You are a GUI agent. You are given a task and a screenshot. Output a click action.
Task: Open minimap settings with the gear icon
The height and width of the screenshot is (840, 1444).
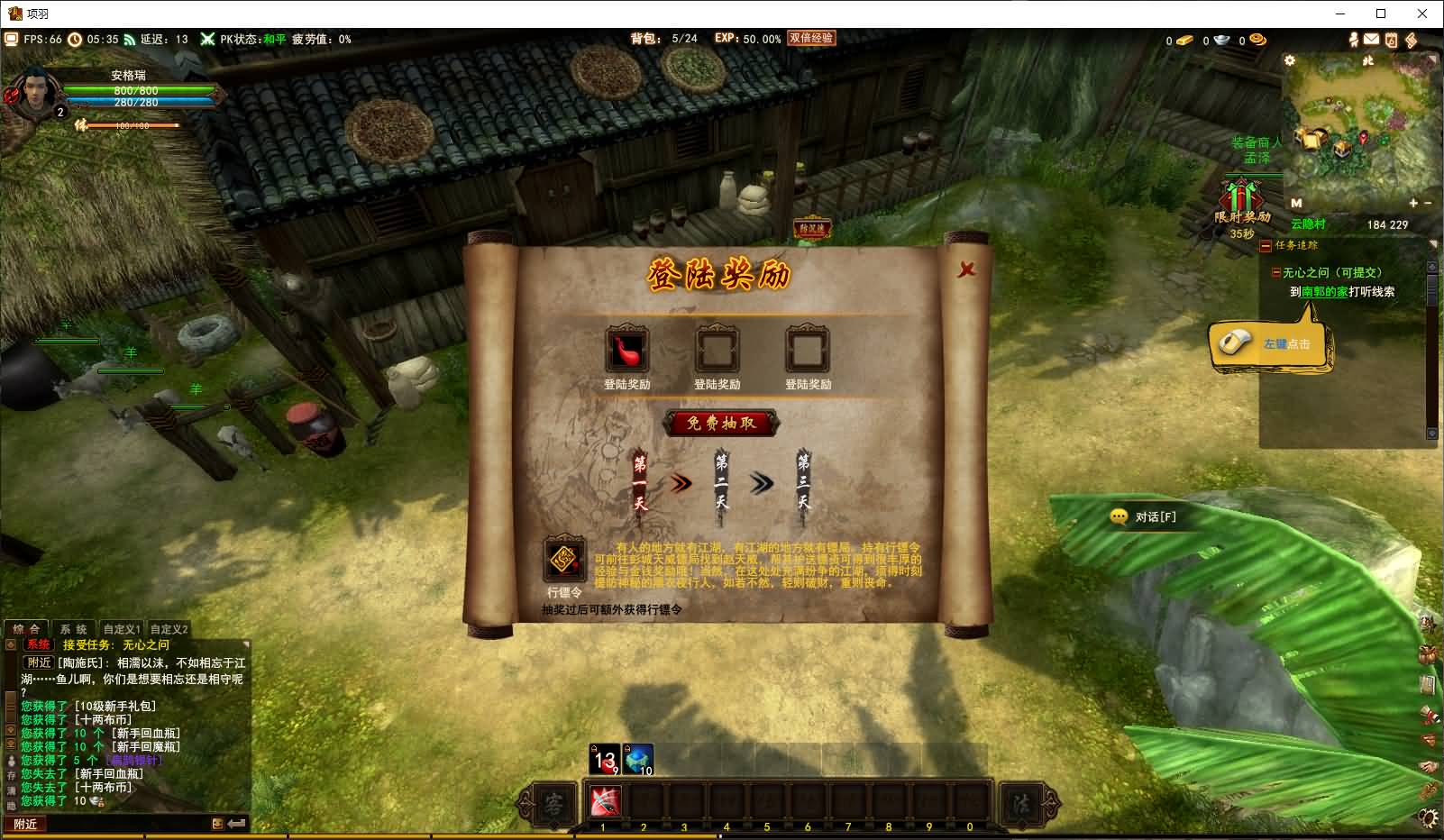[1290, 60]
